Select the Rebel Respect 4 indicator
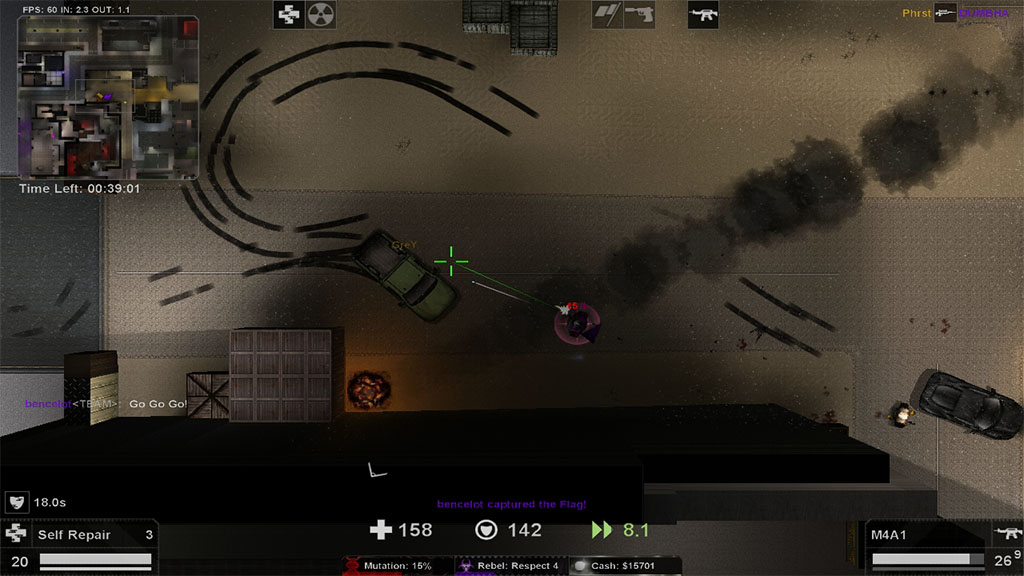 [x=509, y=566]
